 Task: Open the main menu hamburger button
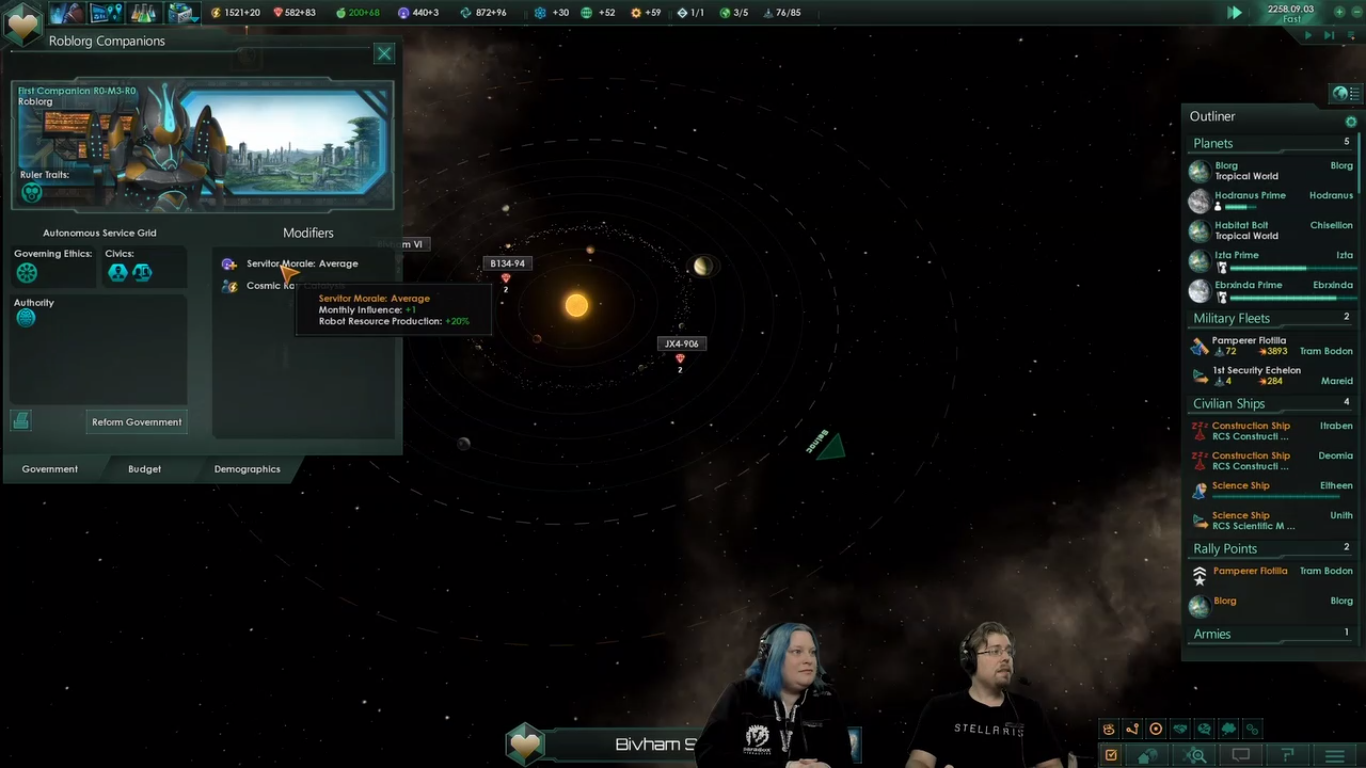tap(1335, 756)
